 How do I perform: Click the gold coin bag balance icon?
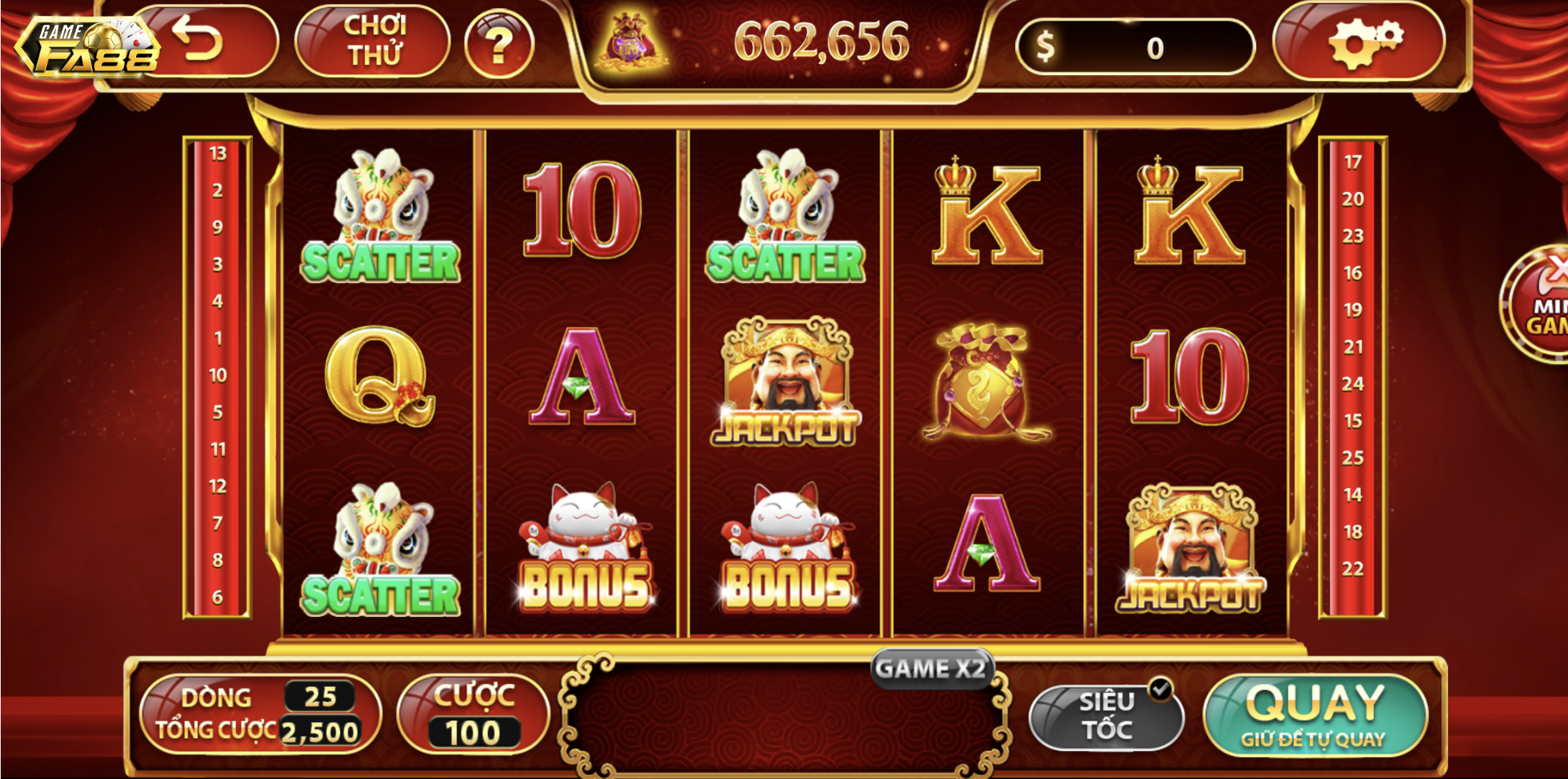tap(632, 42)
